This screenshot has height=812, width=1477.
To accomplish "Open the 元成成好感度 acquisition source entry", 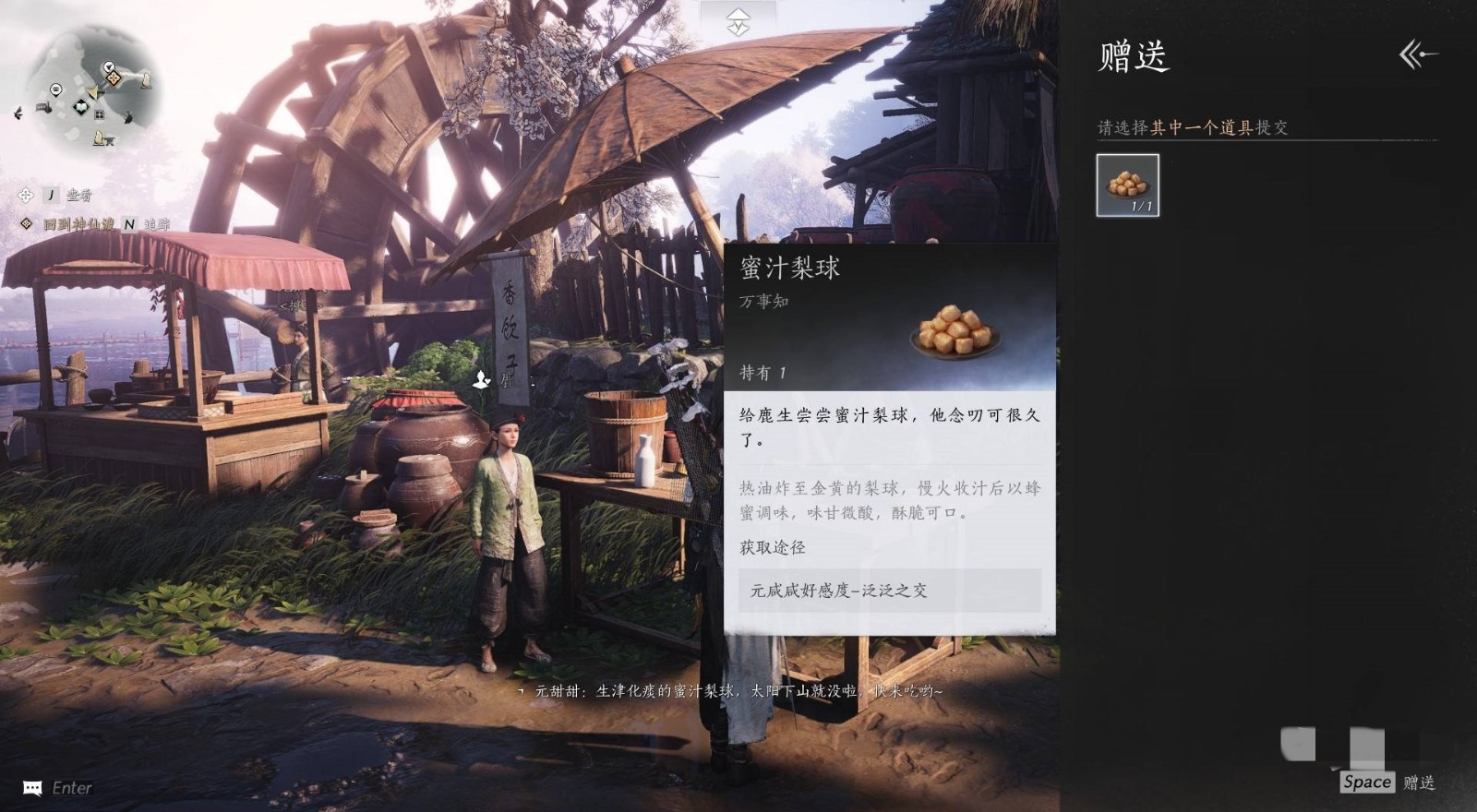I will (x=889, y=591).
